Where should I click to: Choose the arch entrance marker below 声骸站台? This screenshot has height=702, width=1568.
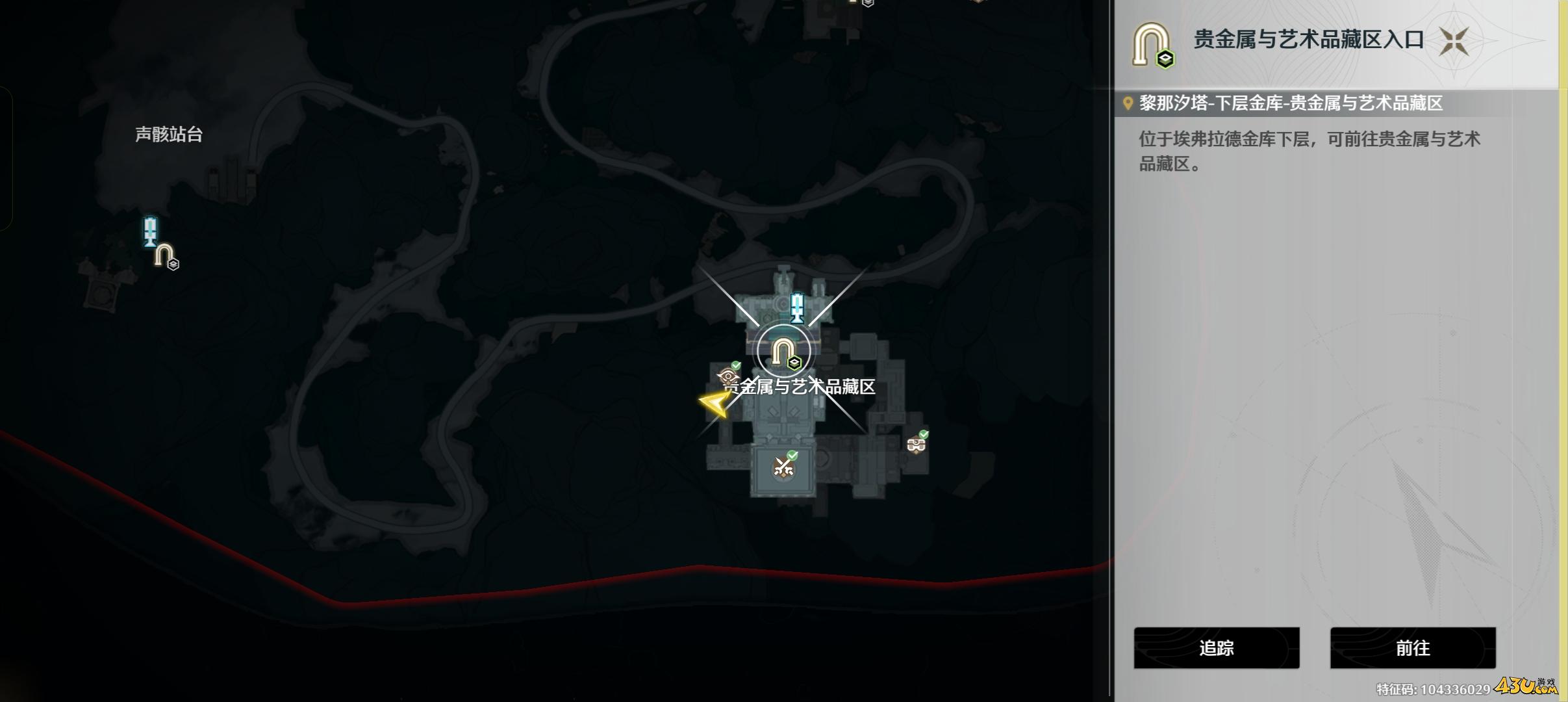[x=165, y=255]
